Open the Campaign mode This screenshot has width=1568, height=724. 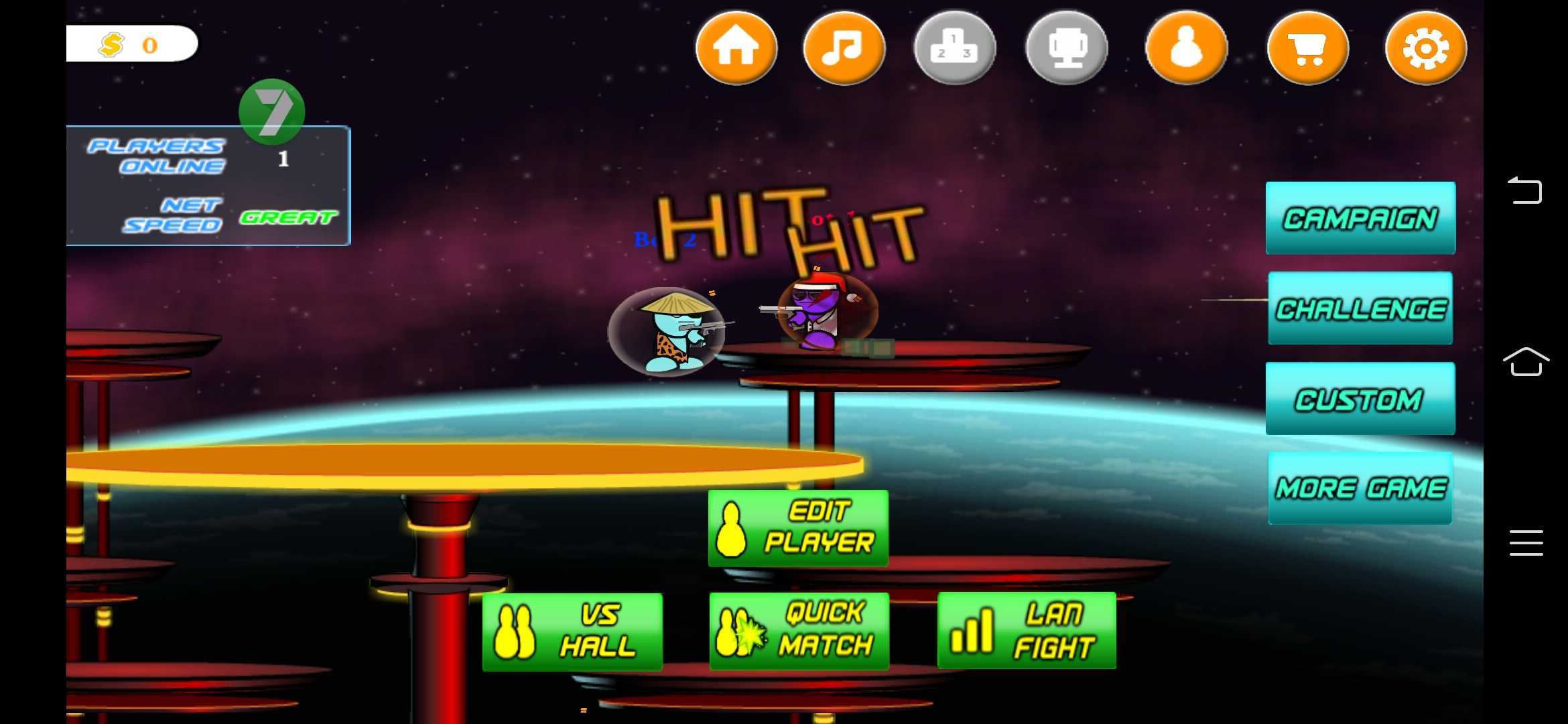[1360, 218]
